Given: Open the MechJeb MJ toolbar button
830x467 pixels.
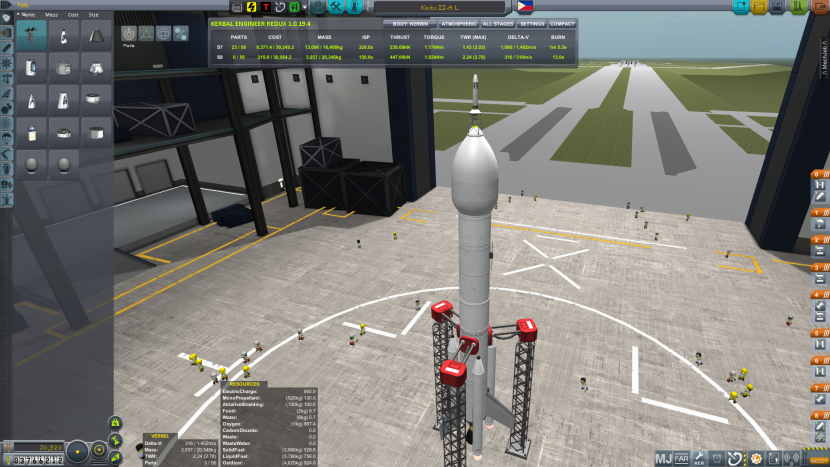Looking at the screenshot, I should pyautogui.click(x=664, y=459).
